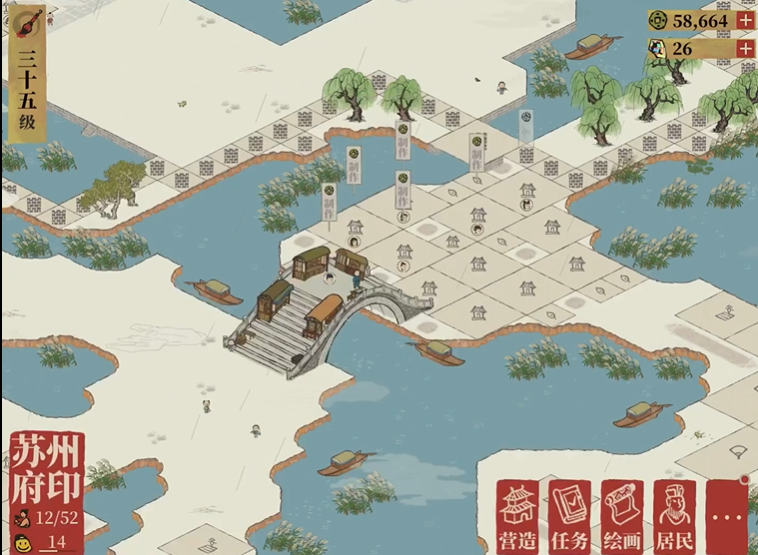The width and height of the screenshot is (758, 555).
Task: Add copper coins with the top plus button
Action: (745, 20)
